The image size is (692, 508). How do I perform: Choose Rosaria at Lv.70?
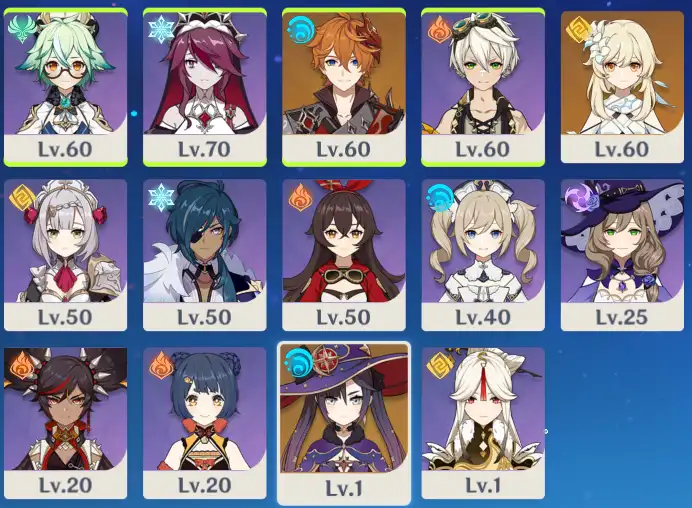(204, 85)
